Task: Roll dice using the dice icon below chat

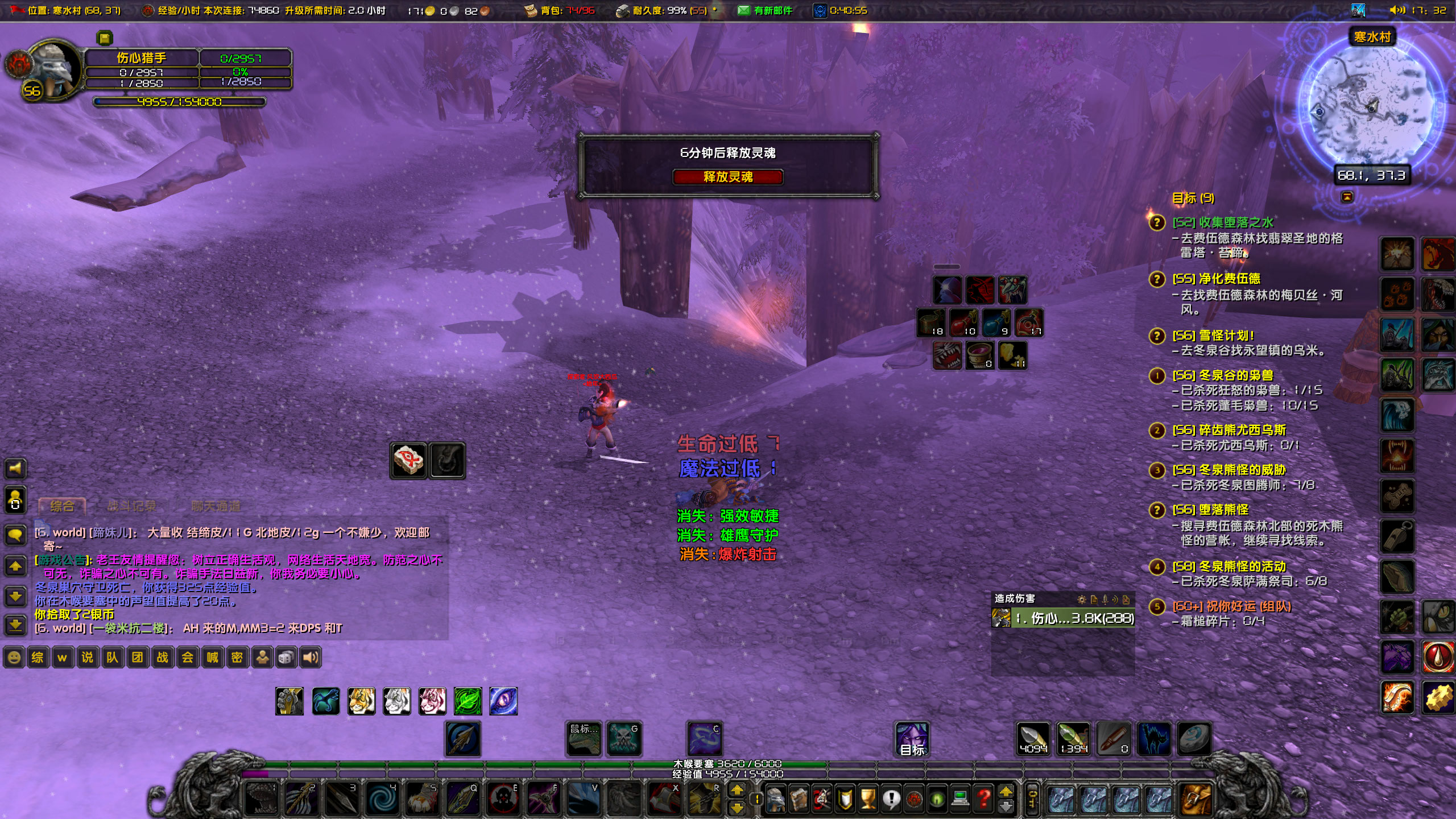Action: click(x=287, y=657)
